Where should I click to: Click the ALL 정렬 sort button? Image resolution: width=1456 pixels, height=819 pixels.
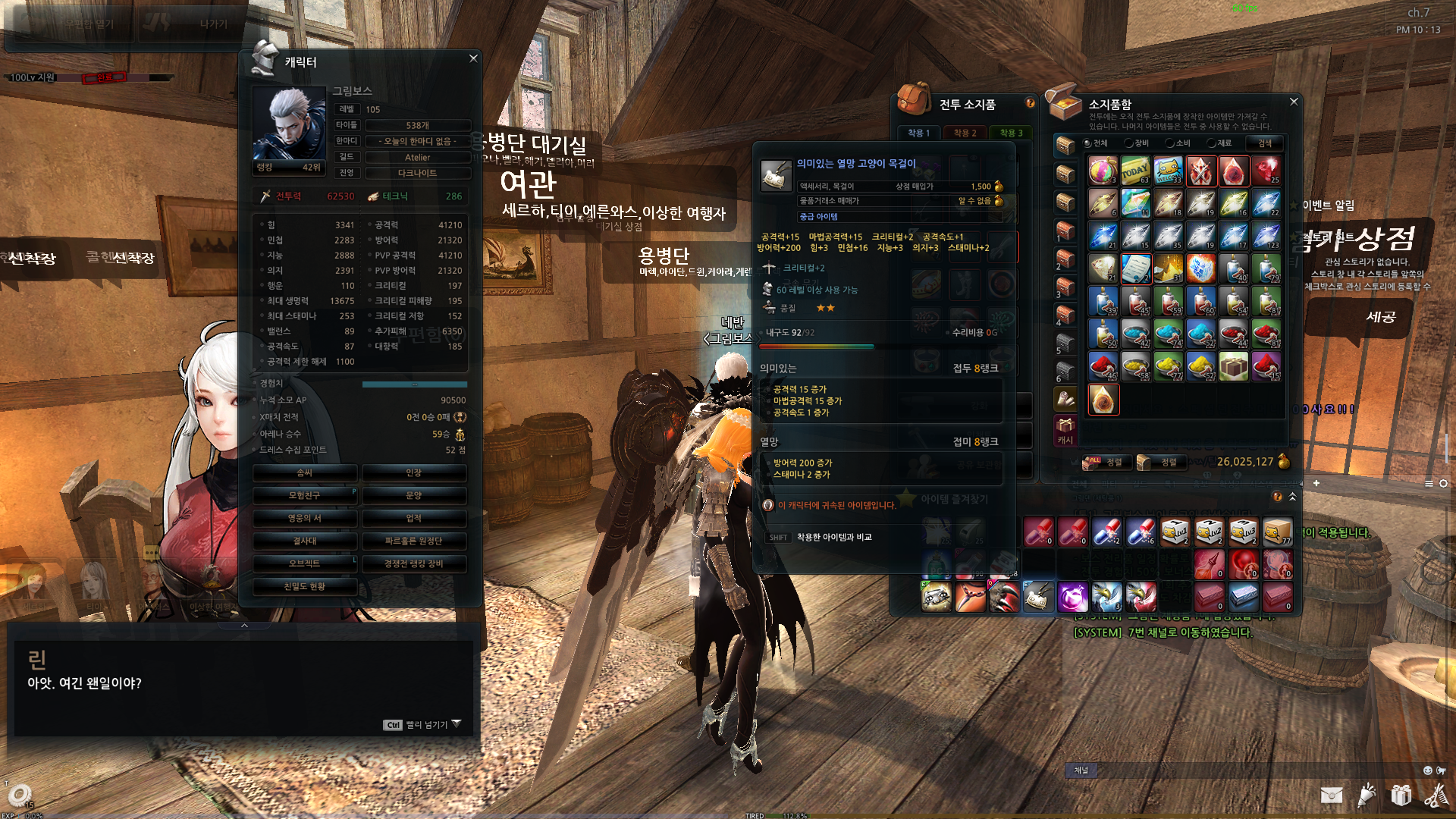(1106, 462)
